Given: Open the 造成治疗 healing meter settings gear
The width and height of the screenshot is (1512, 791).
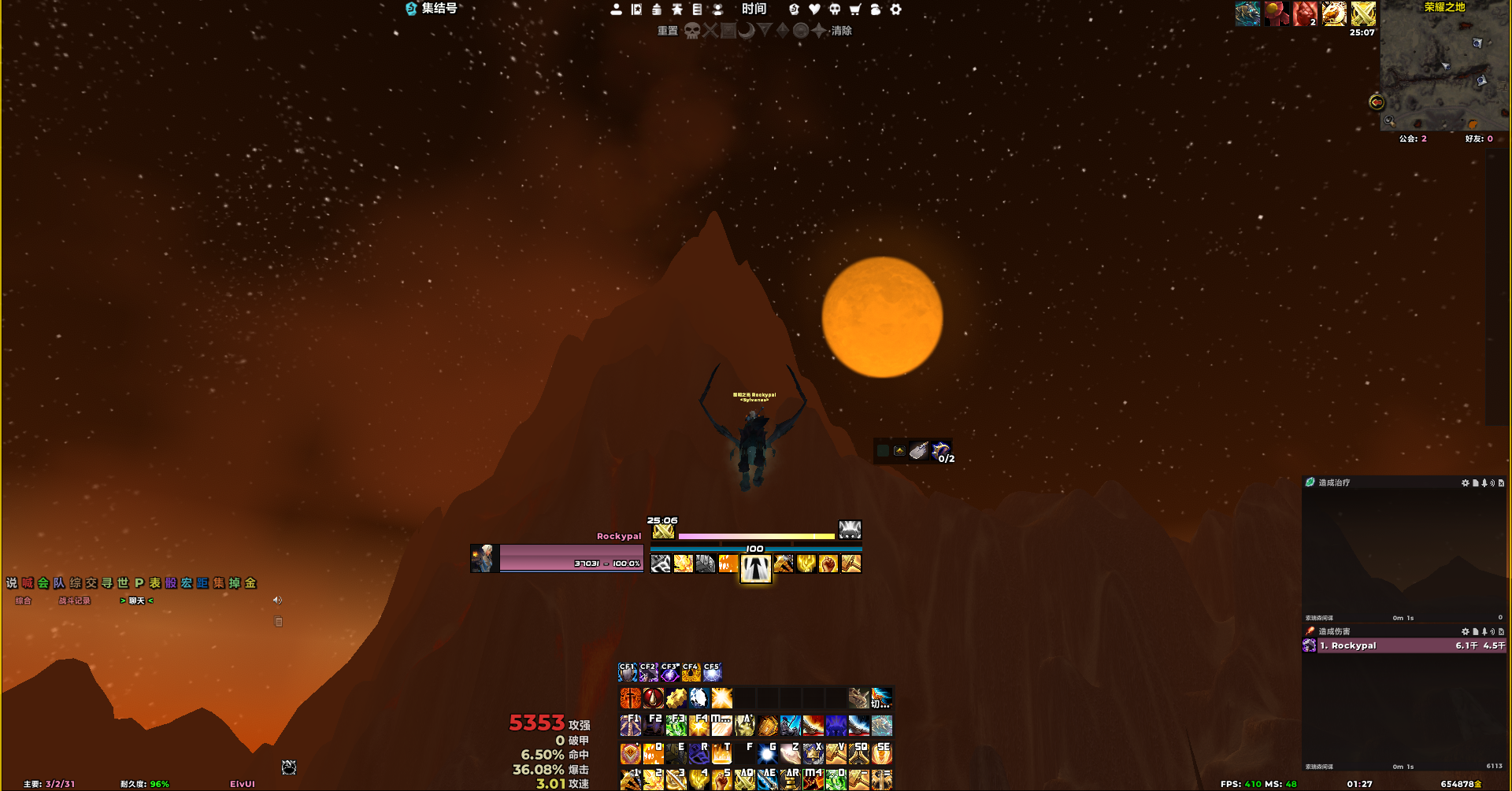Looking at the screenshot, I should click(x=1465, y=482).
